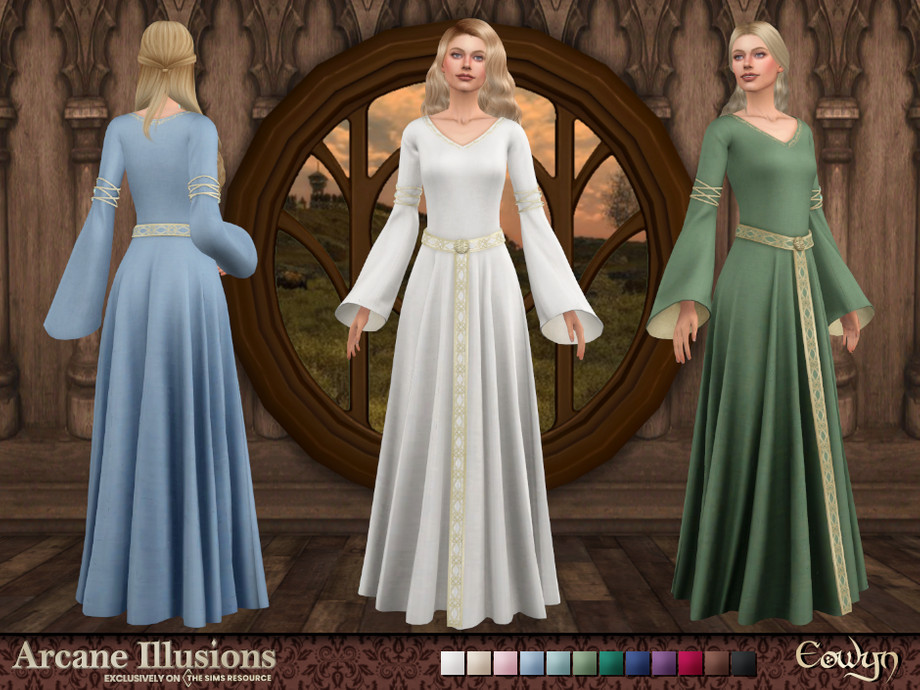This screenshot has width=920, height=690.
Task: Choose the navy blue swatch
Action: coord(637,664)
